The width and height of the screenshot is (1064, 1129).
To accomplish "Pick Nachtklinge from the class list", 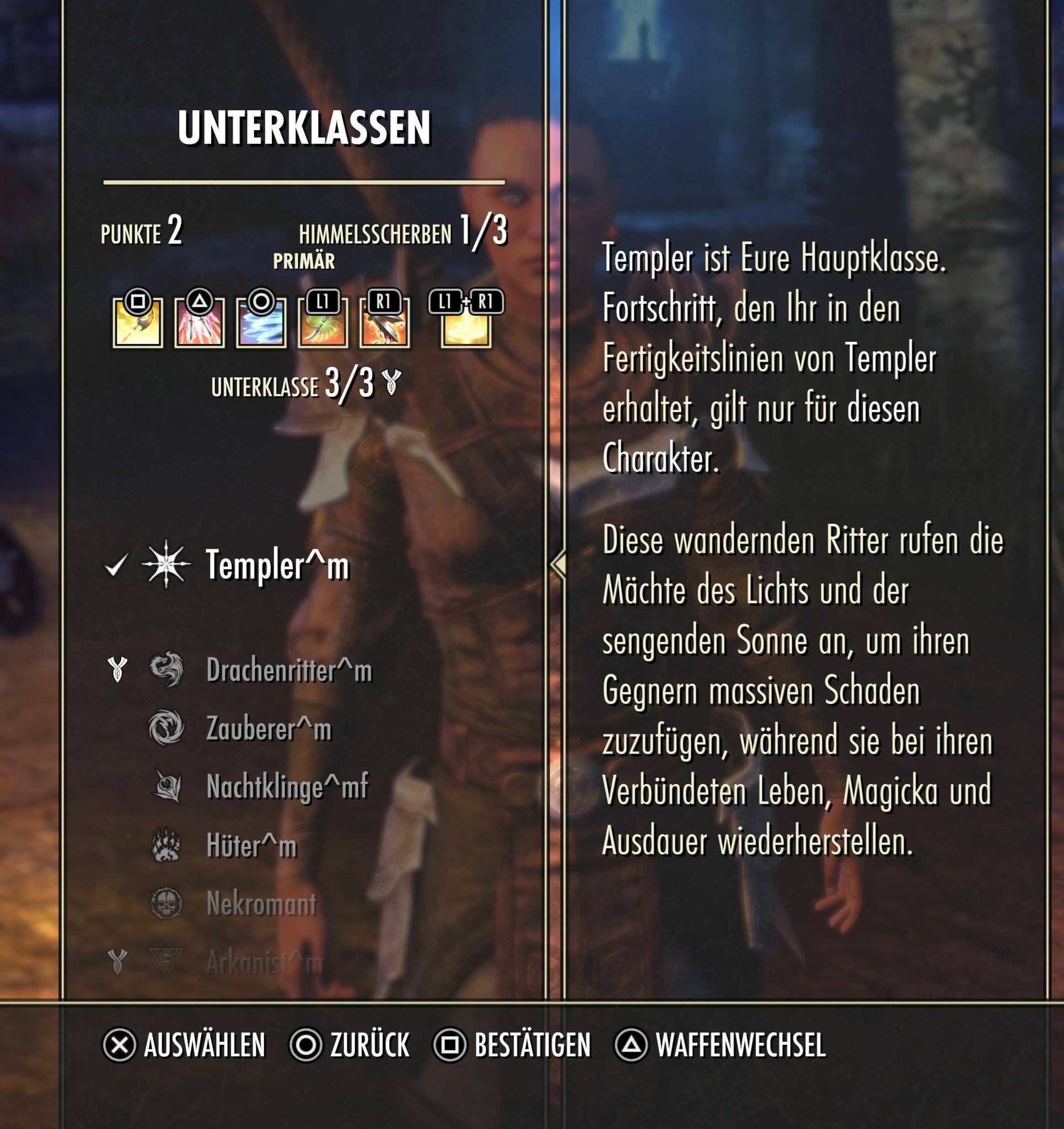I will coord(287,787).
